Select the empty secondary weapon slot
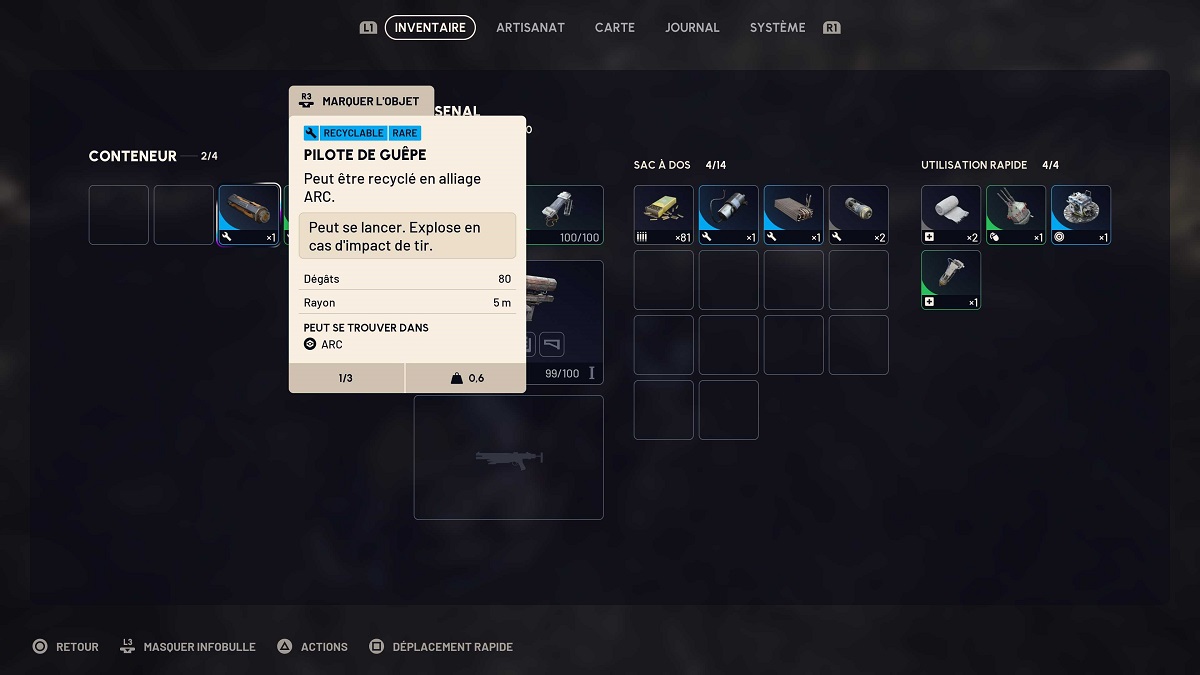The width and height of the screenshot is (1200, 675). click(x=509, y=458)
